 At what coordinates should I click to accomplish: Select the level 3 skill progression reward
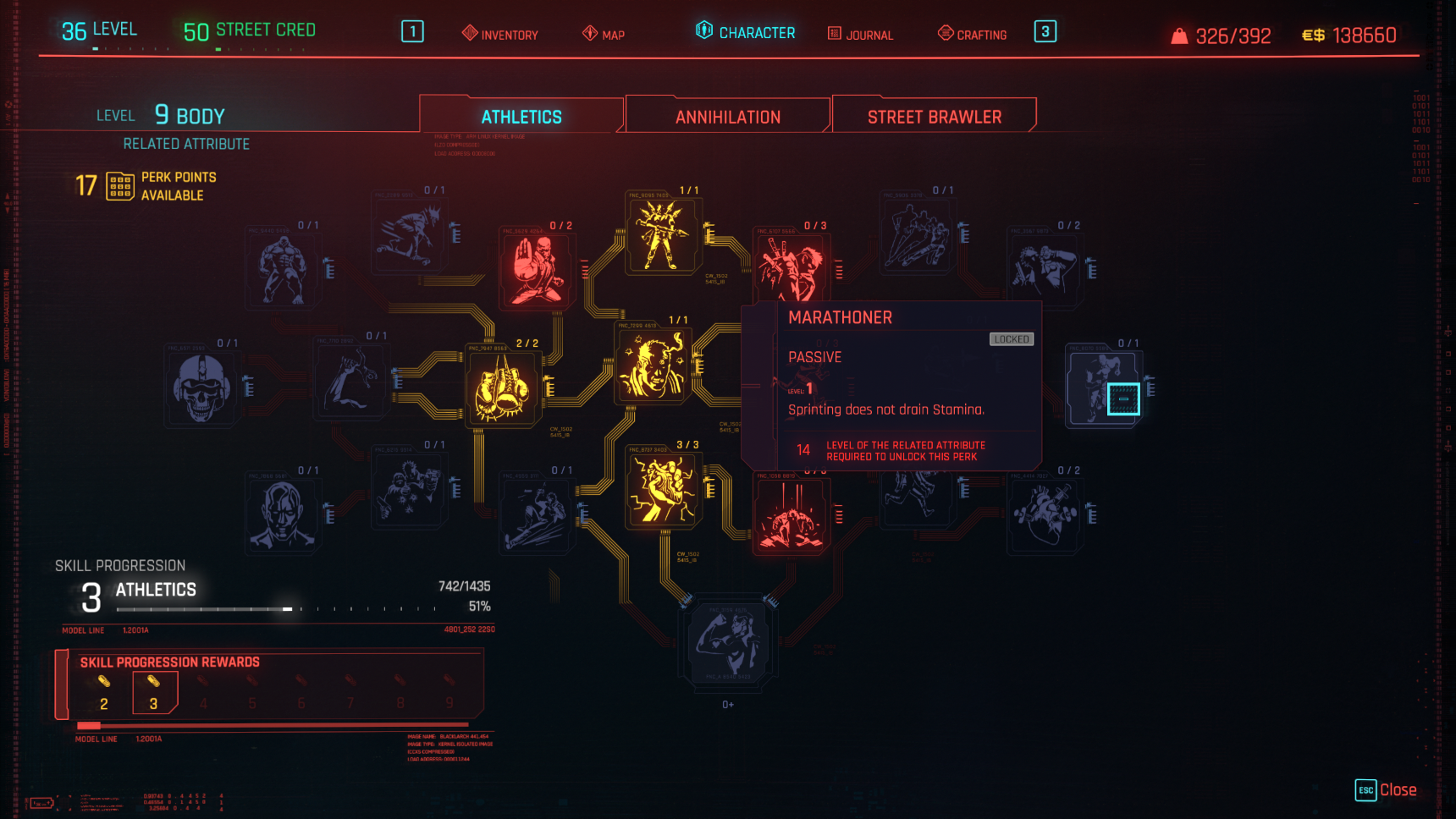154,694
